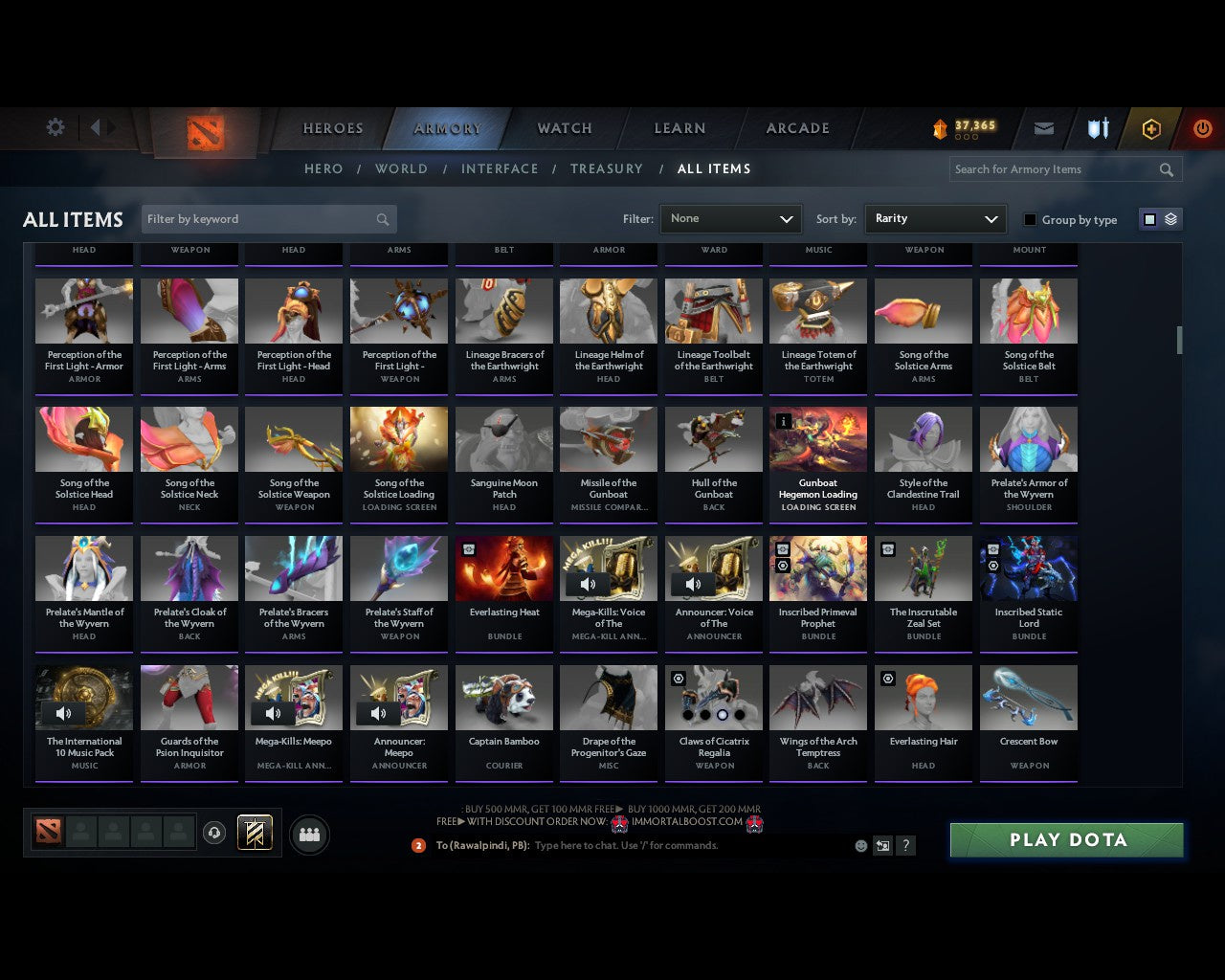Open the Sort by Rarity dropdown

coord(935,218)
